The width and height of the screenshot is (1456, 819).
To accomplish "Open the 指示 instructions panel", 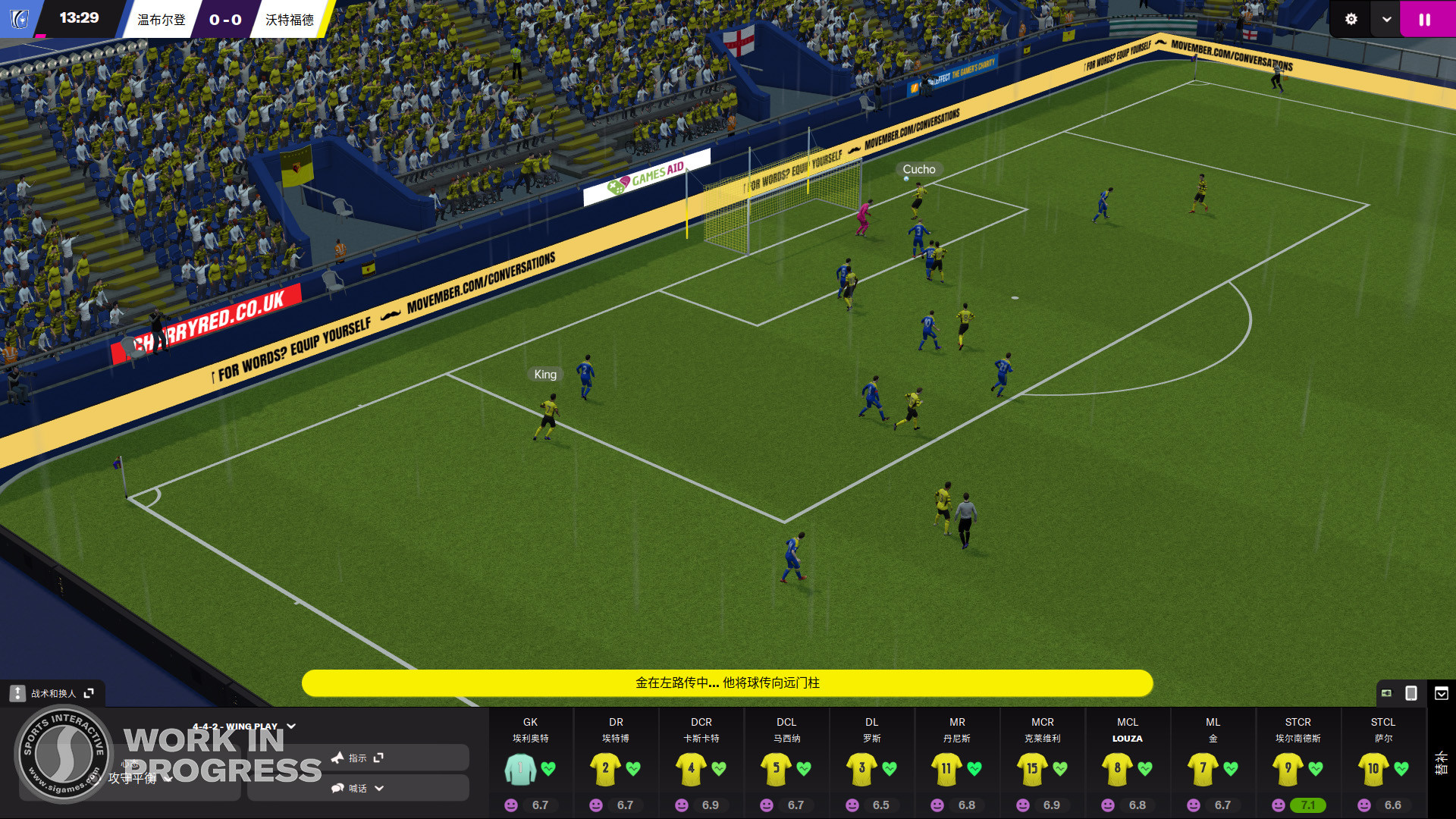I will coord(358,758).
